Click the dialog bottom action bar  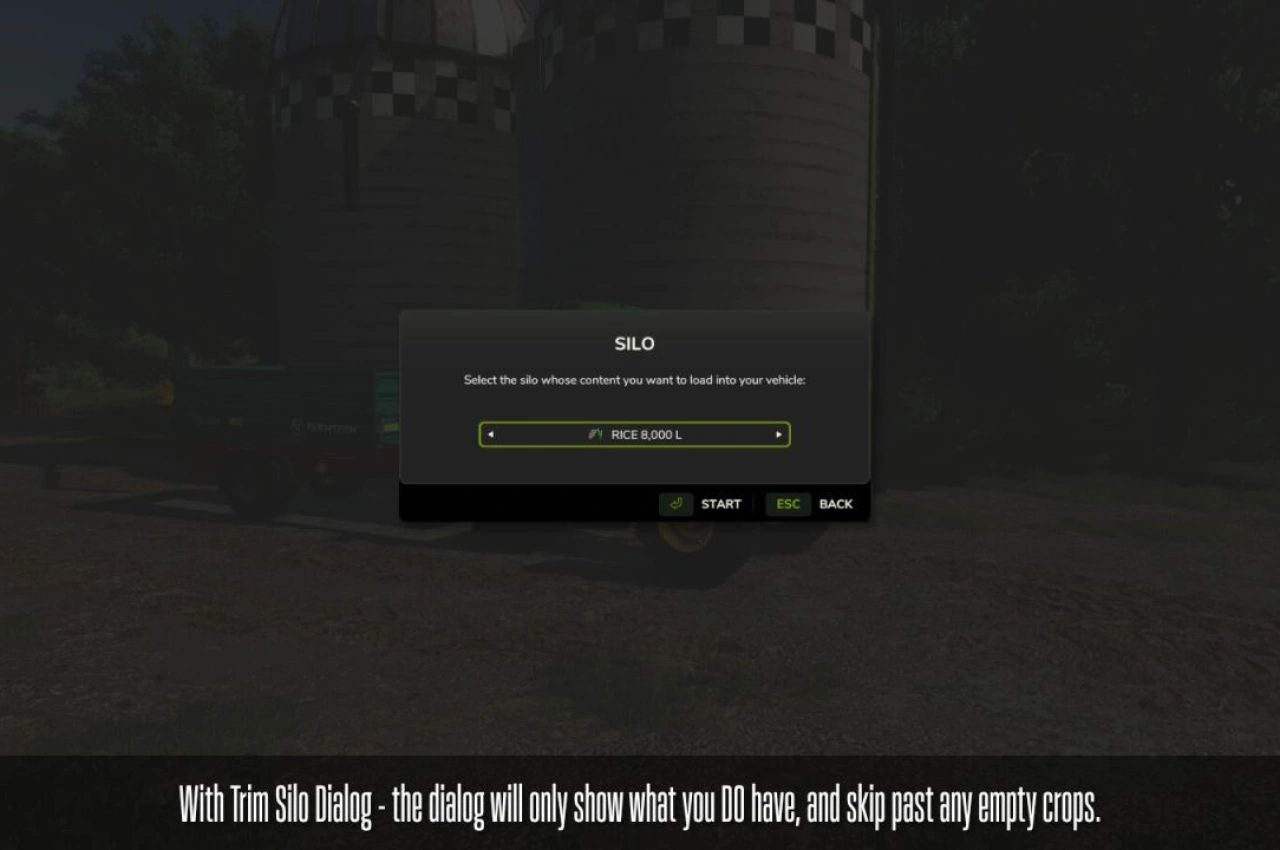[x=634, y=504]
